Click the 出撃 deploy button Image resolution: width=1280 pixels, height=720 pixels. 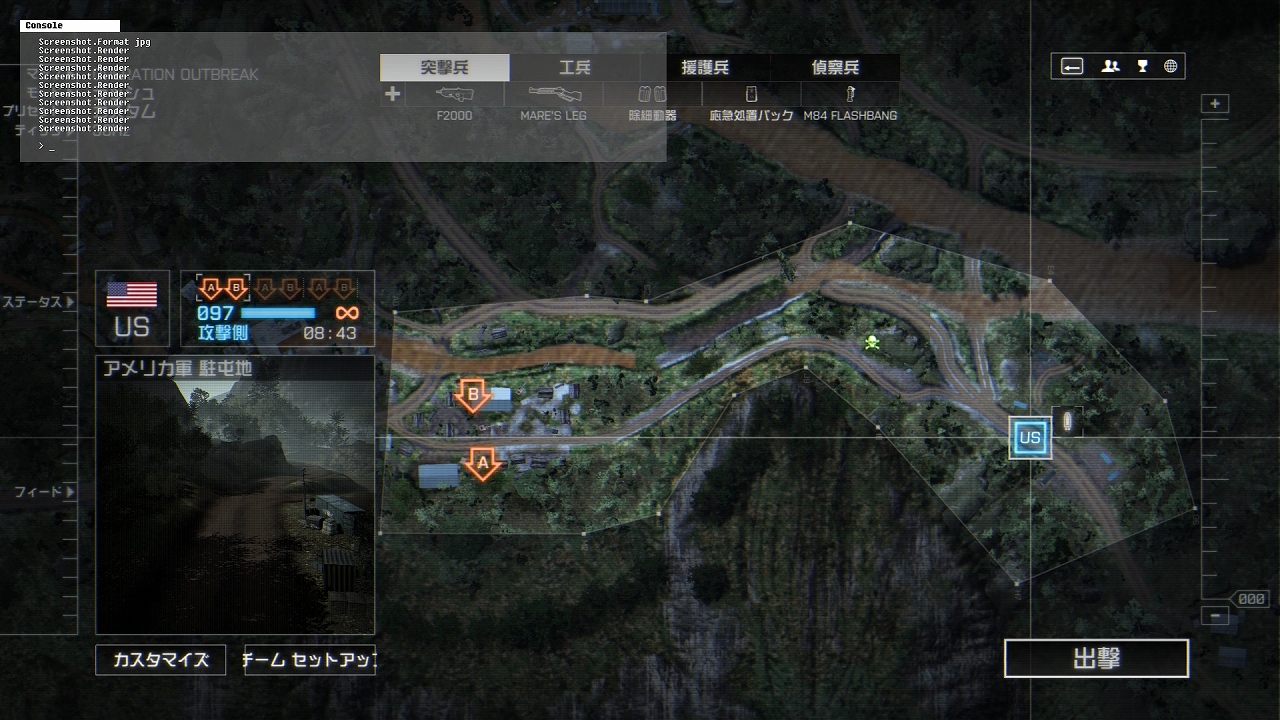pyautogui.click(x=1096, y=659)
